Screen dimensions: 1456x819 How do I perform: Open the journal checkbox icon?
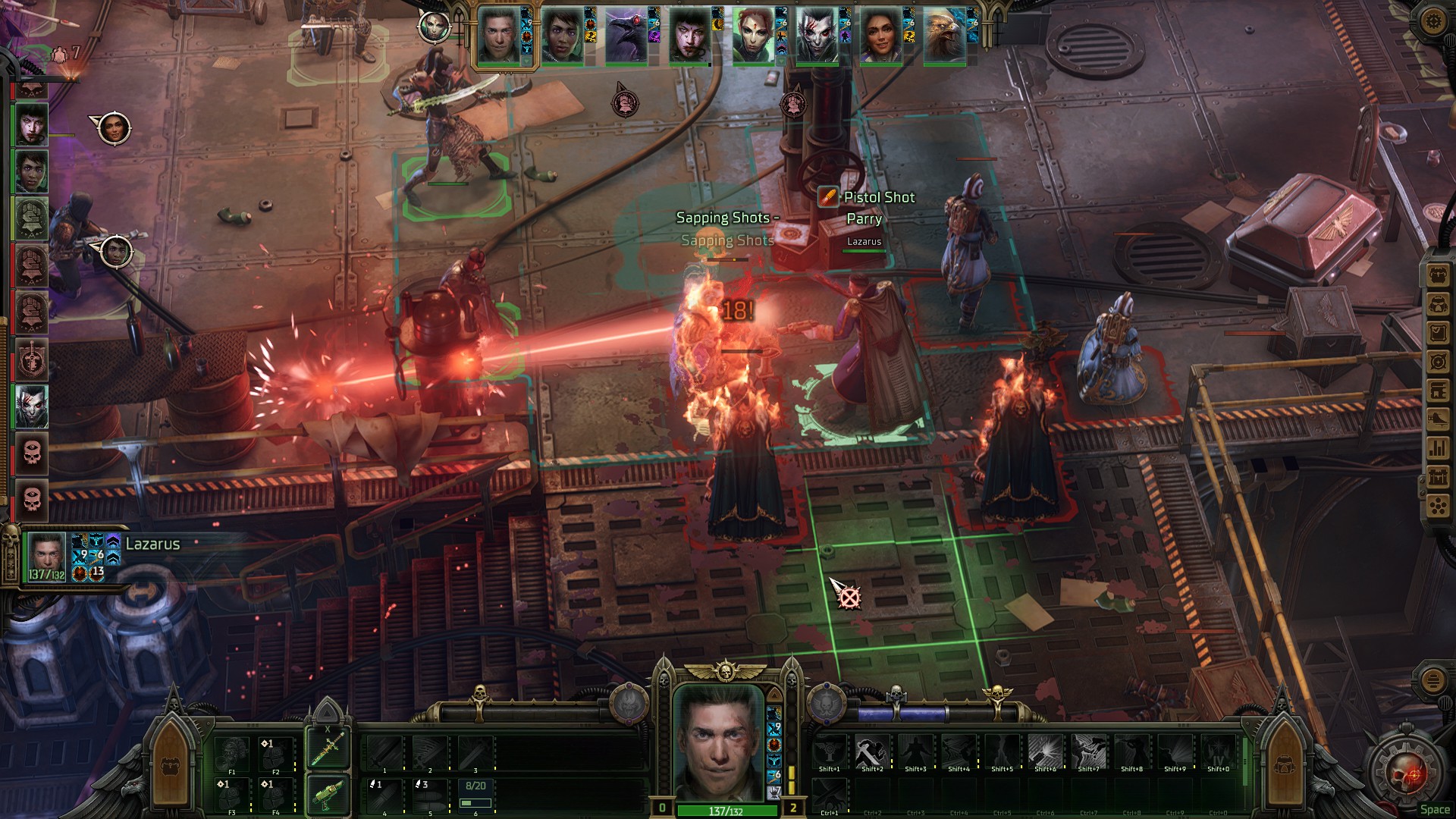click(1438, 333)
